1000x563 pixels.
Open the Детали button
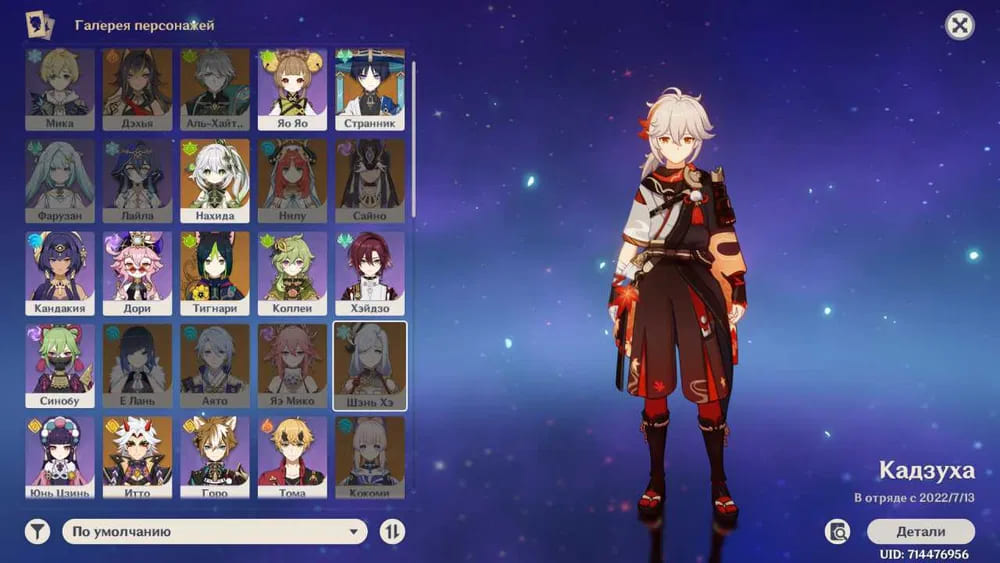920,531
